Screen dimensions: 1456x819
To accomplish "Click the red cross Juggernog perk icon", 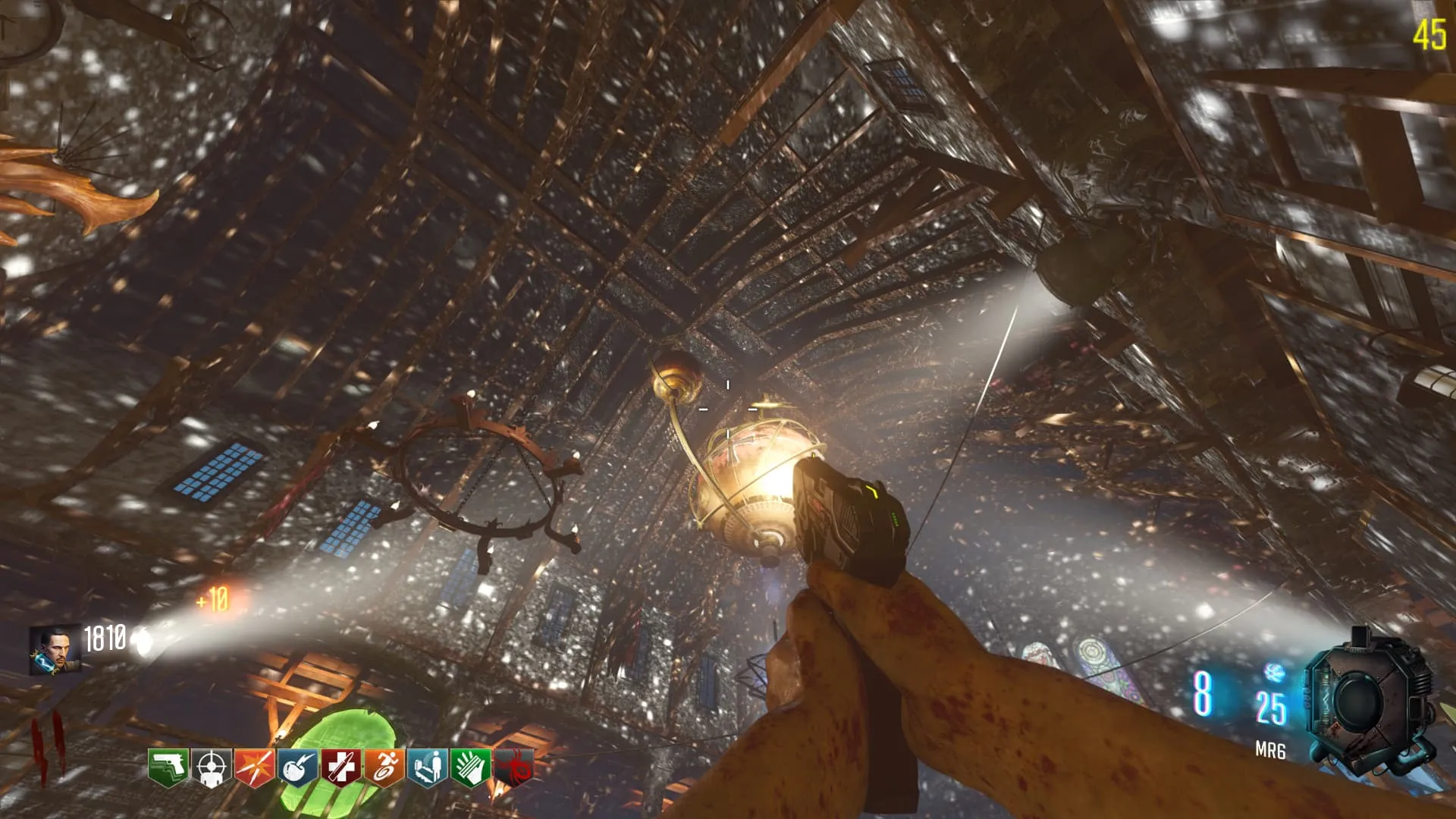I will point(340,768).
